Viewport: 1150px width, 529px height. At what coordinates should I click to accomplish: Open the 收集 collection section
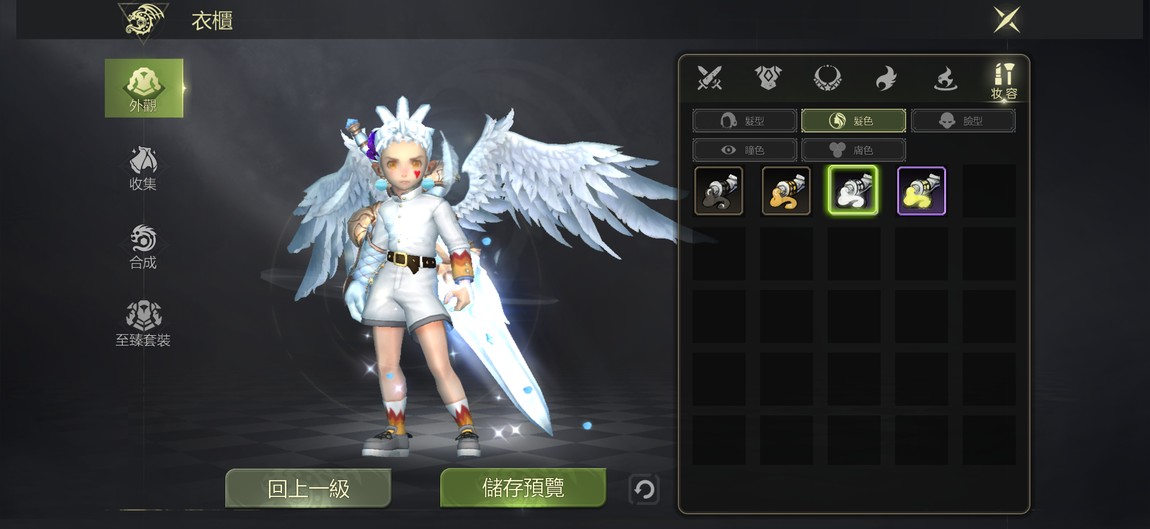click(143, 168)
